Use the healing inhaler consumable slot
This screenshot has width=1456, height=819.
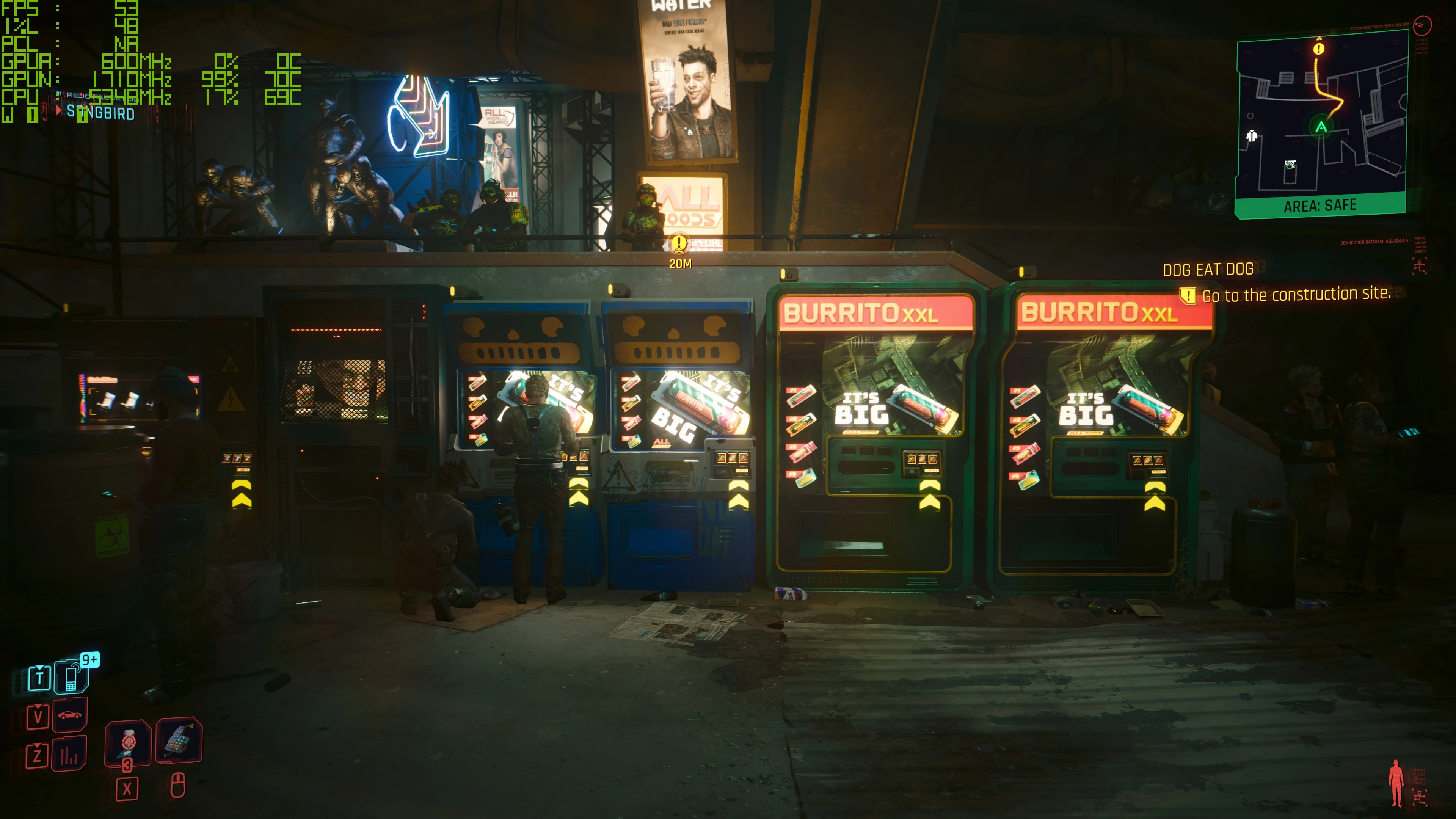point(128,743)
